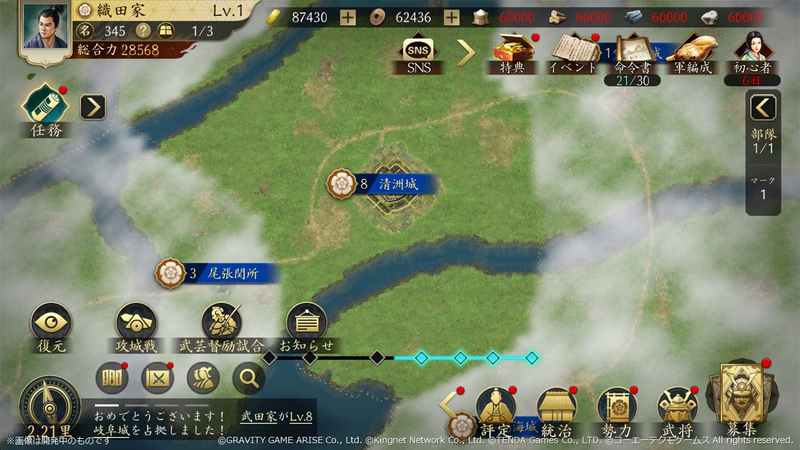Open 評定 council menu

(x=495, y=410)
